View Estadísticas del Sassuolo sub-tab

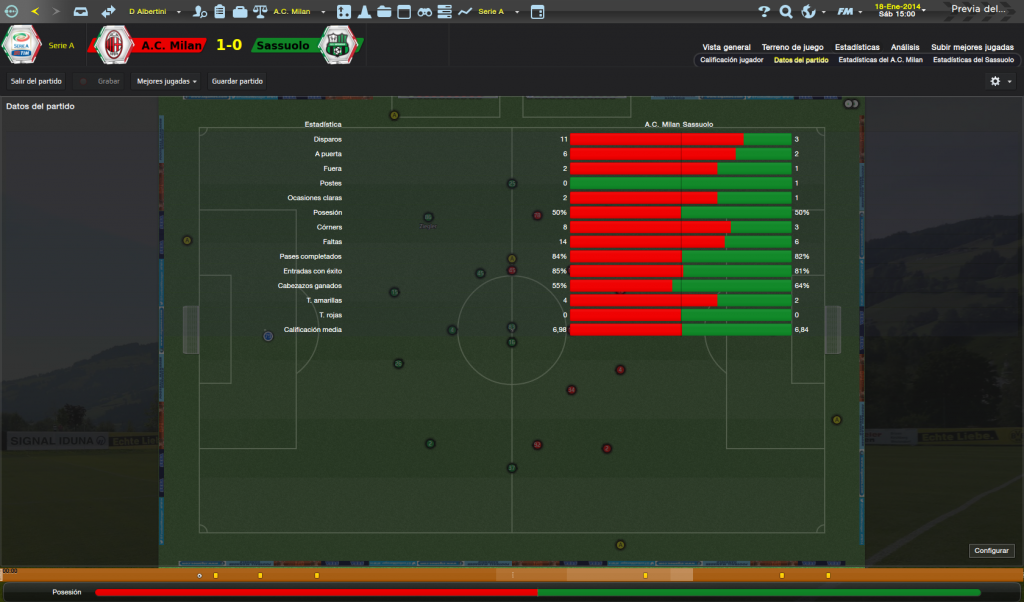(972, 60)
